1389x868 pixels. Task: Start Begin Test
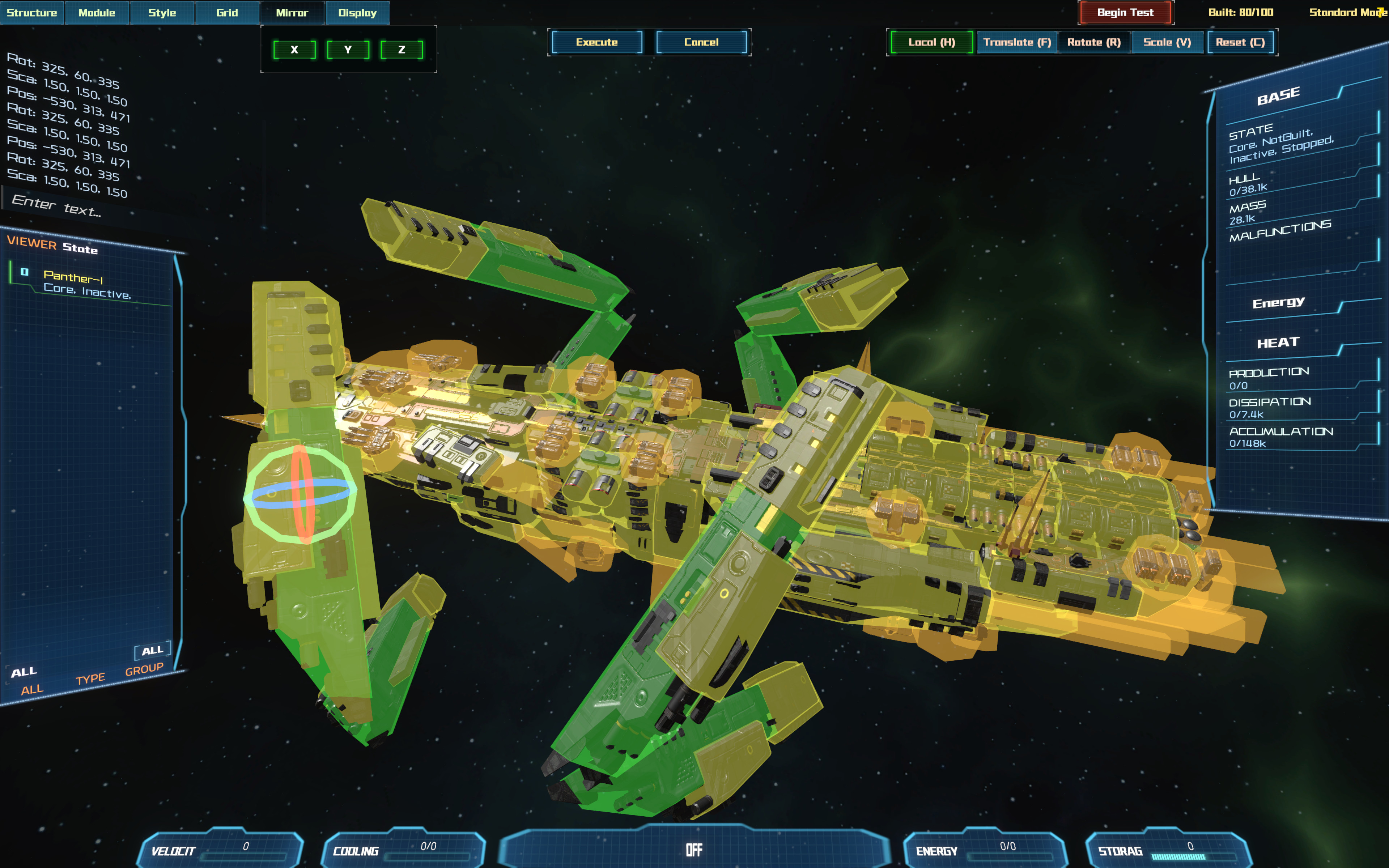tap(1125, 13)
